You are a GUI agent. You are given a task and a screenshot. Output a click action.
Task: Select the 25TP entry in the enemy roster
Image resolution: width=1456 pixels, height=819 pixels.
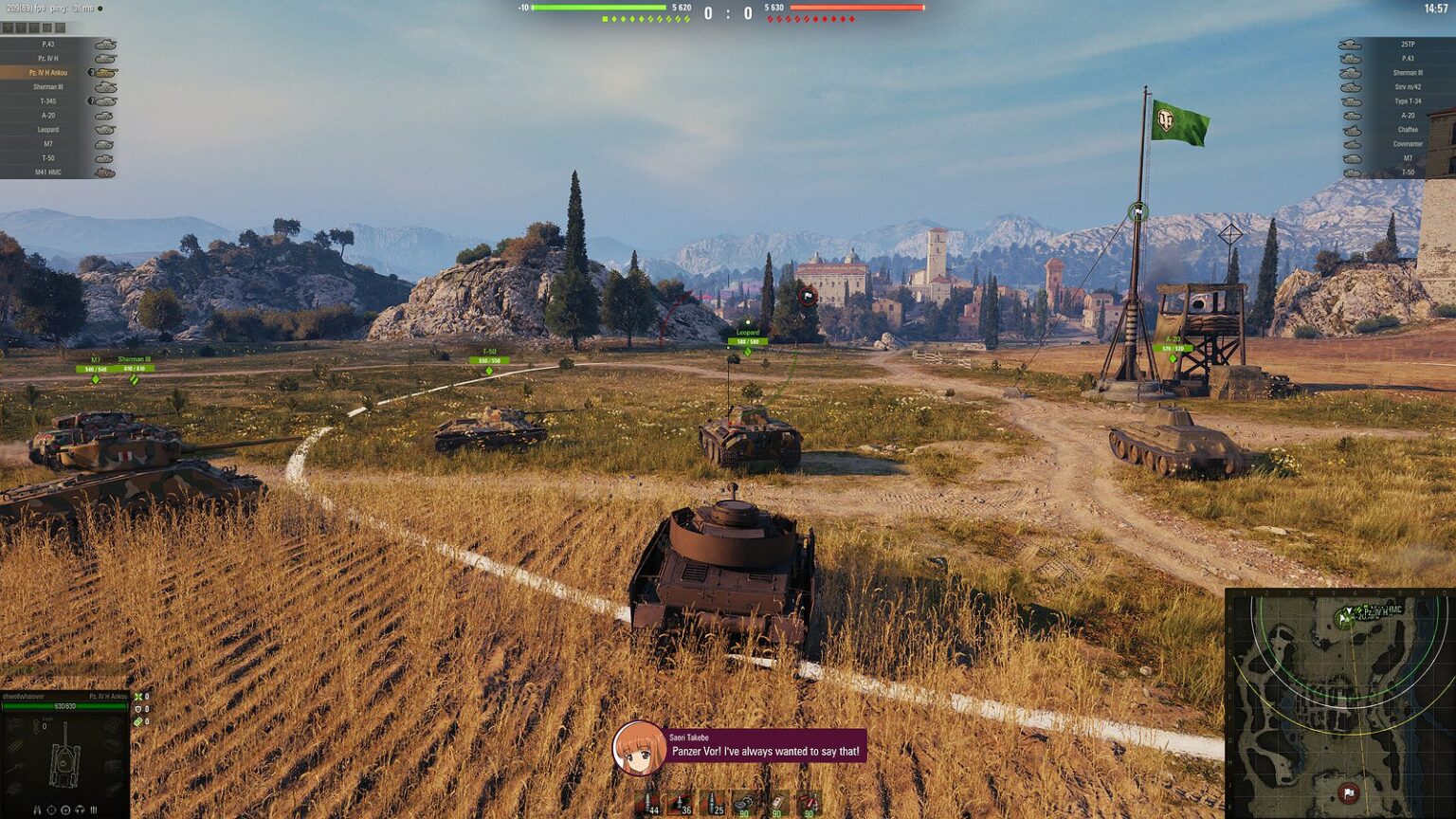click(x=1407, y=45)
